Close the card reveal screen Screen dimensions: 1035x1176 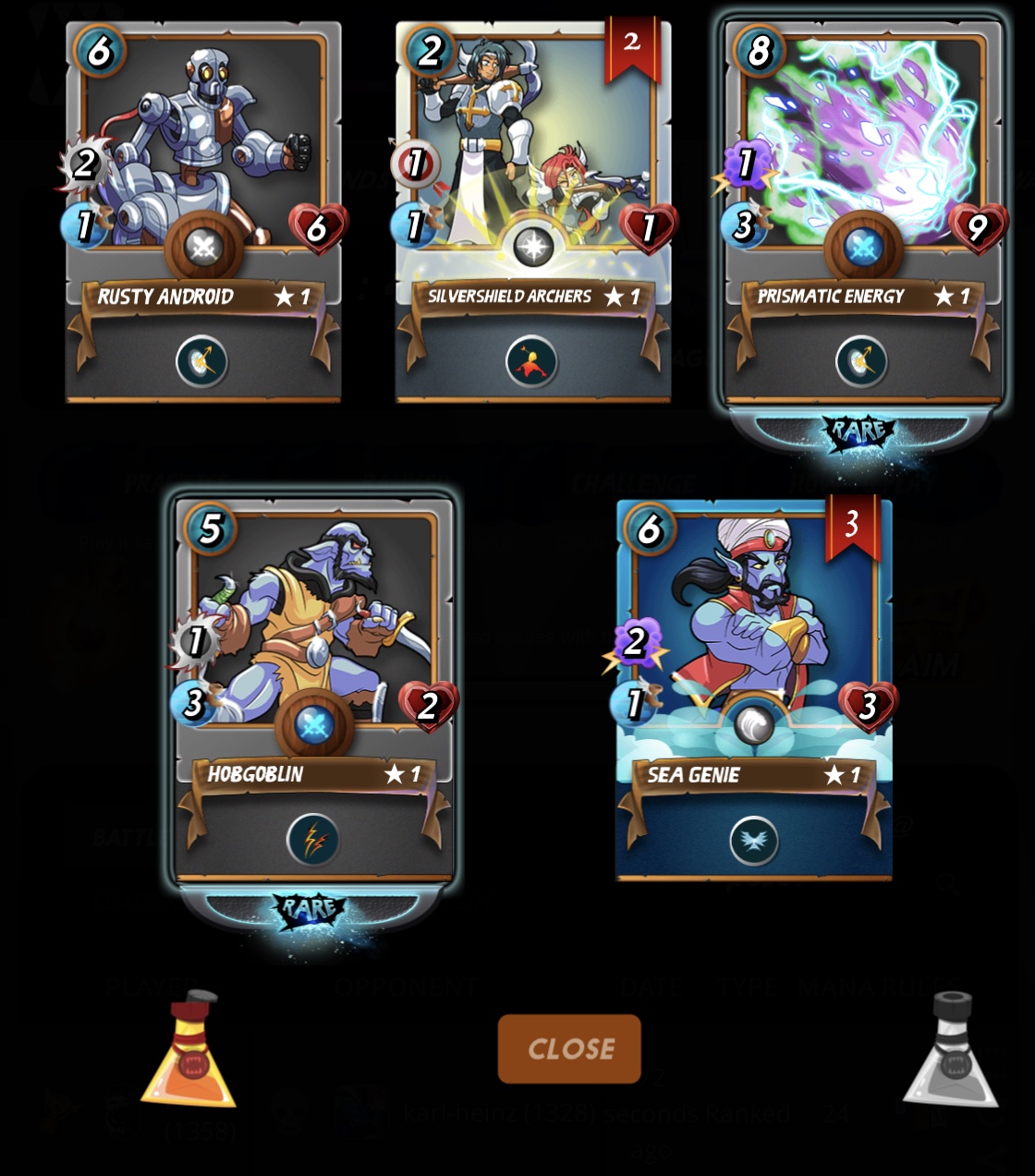[x=569, y=1049]
